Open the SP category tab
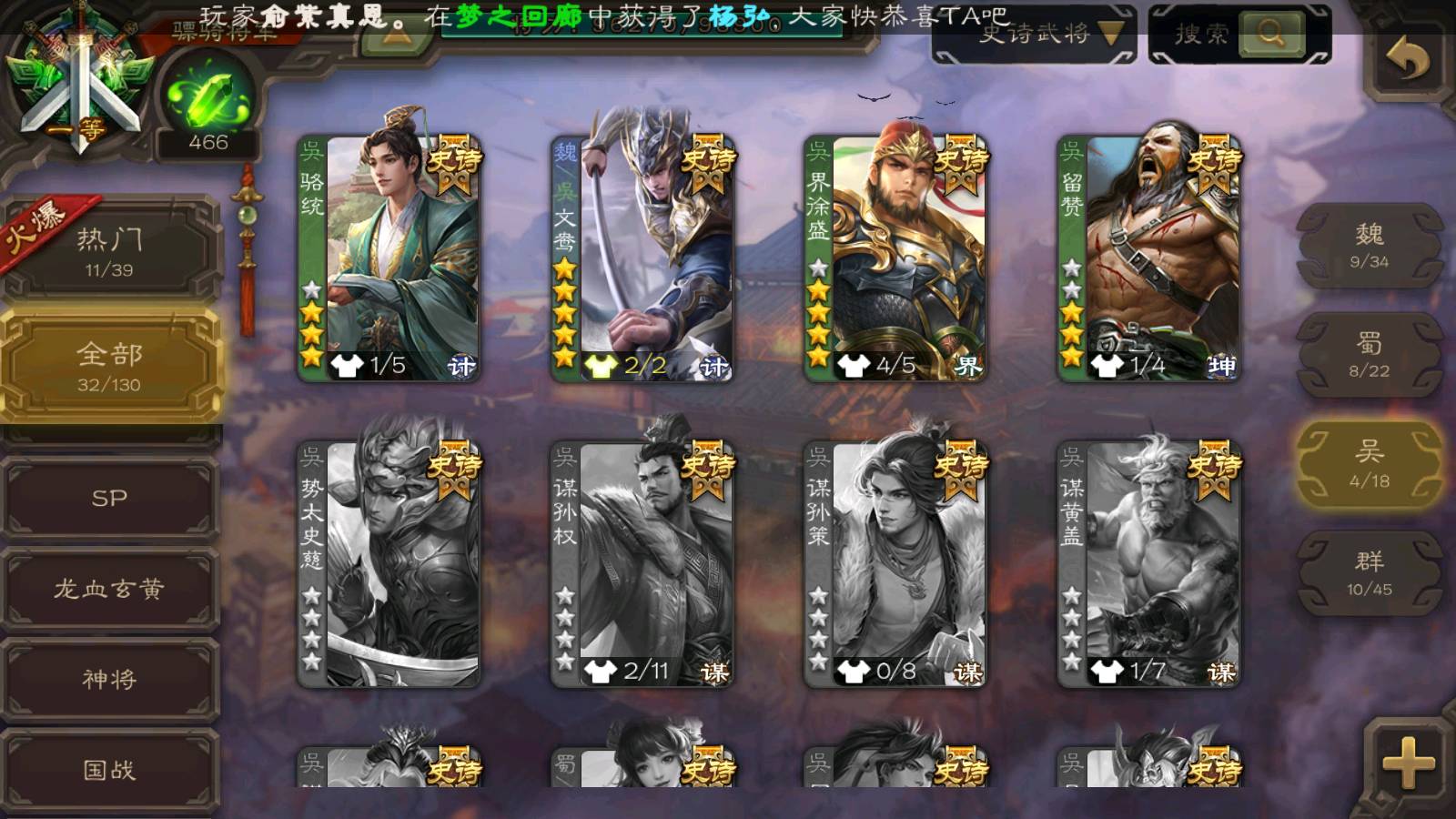1456x819 pixels. [x=109, y=499]
